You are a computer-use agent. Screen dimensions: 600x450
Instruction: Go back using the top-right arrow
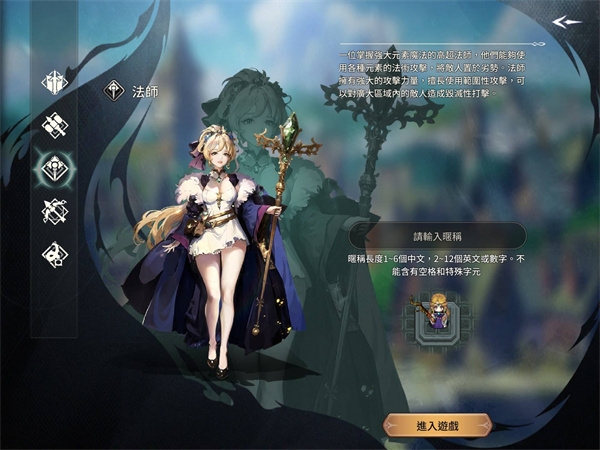pos(566,21)
